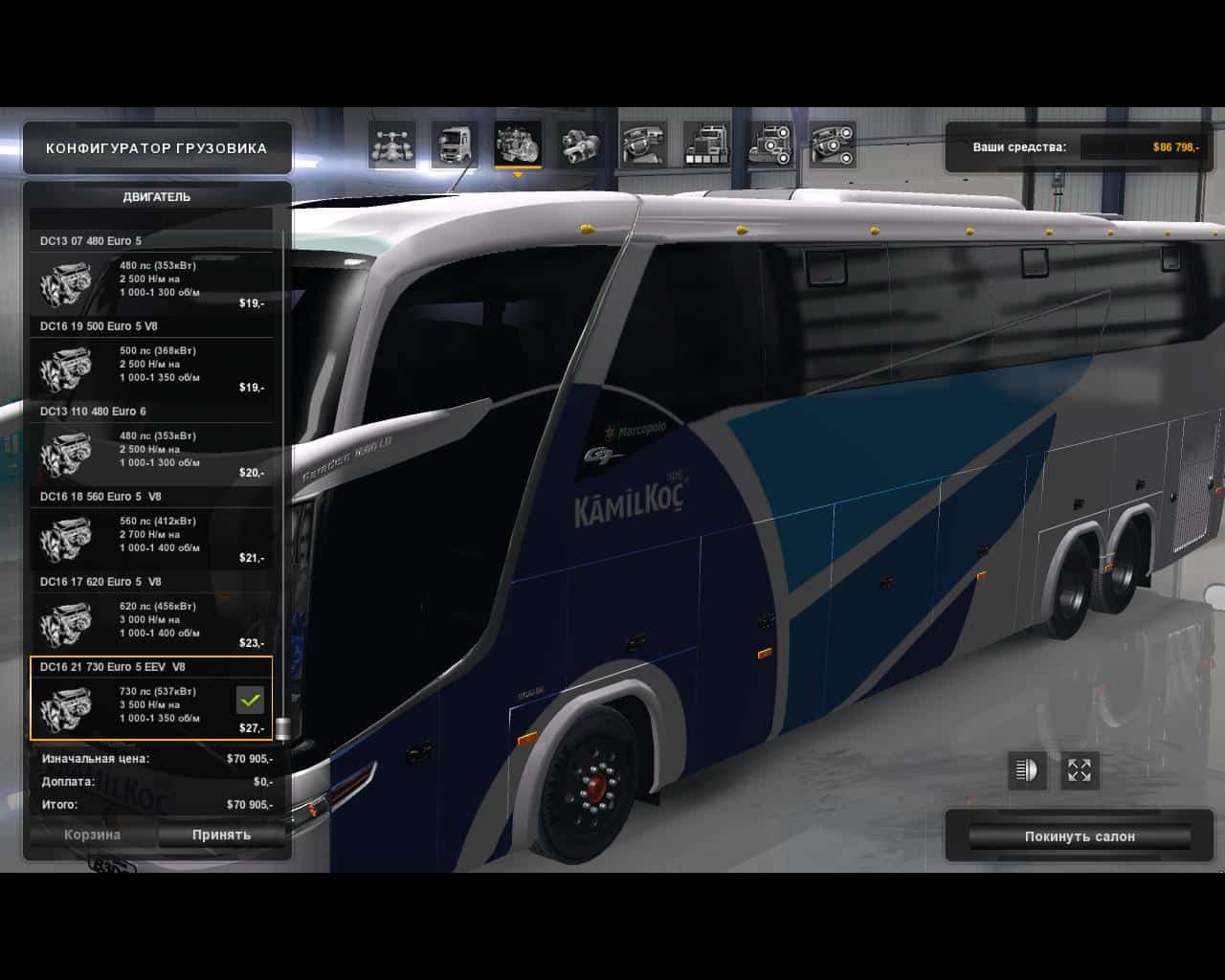Switch to the truck cabin category tab
The width and height of the screenshot is (1225, 980).
(455, 145)
